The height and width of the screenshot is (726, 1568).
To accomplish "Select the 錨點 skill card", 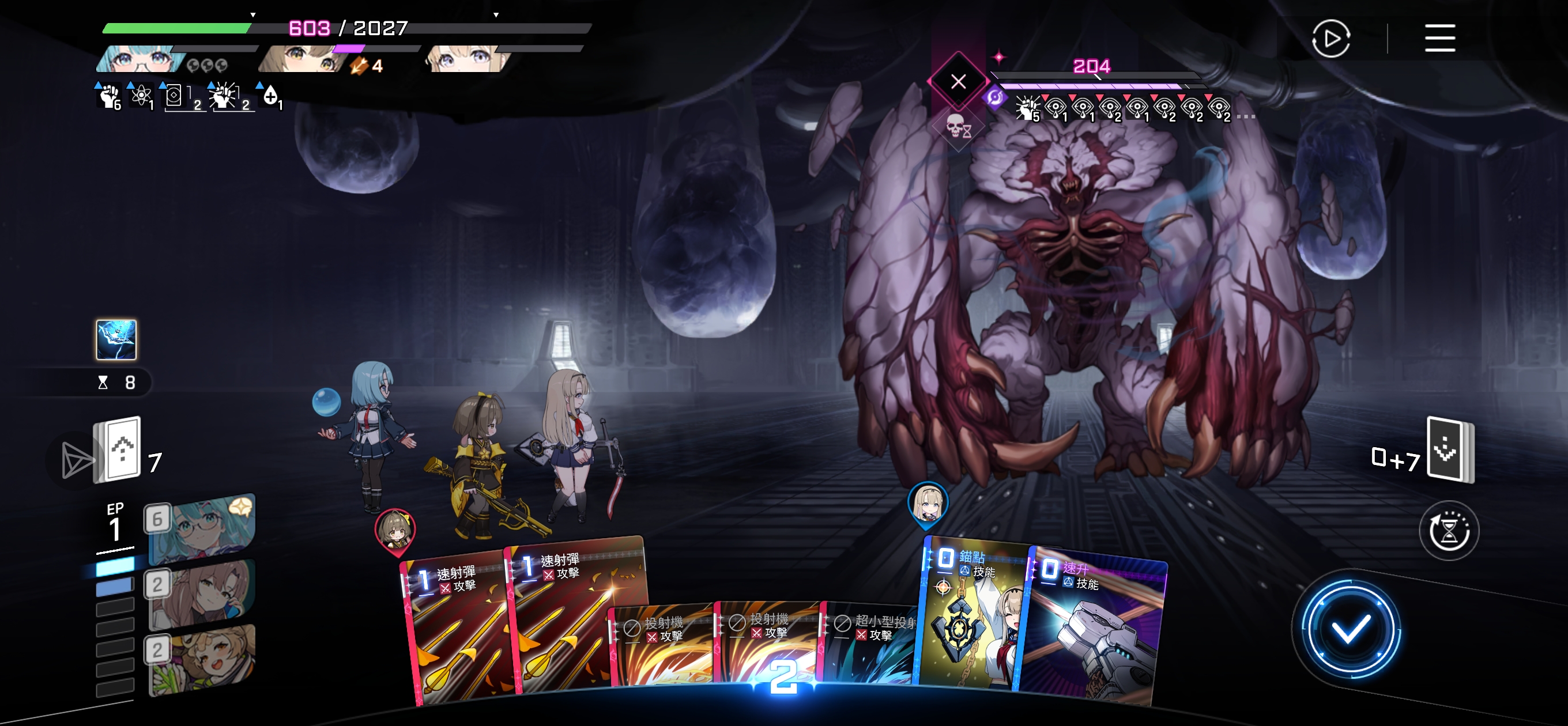I will (971, 621).
